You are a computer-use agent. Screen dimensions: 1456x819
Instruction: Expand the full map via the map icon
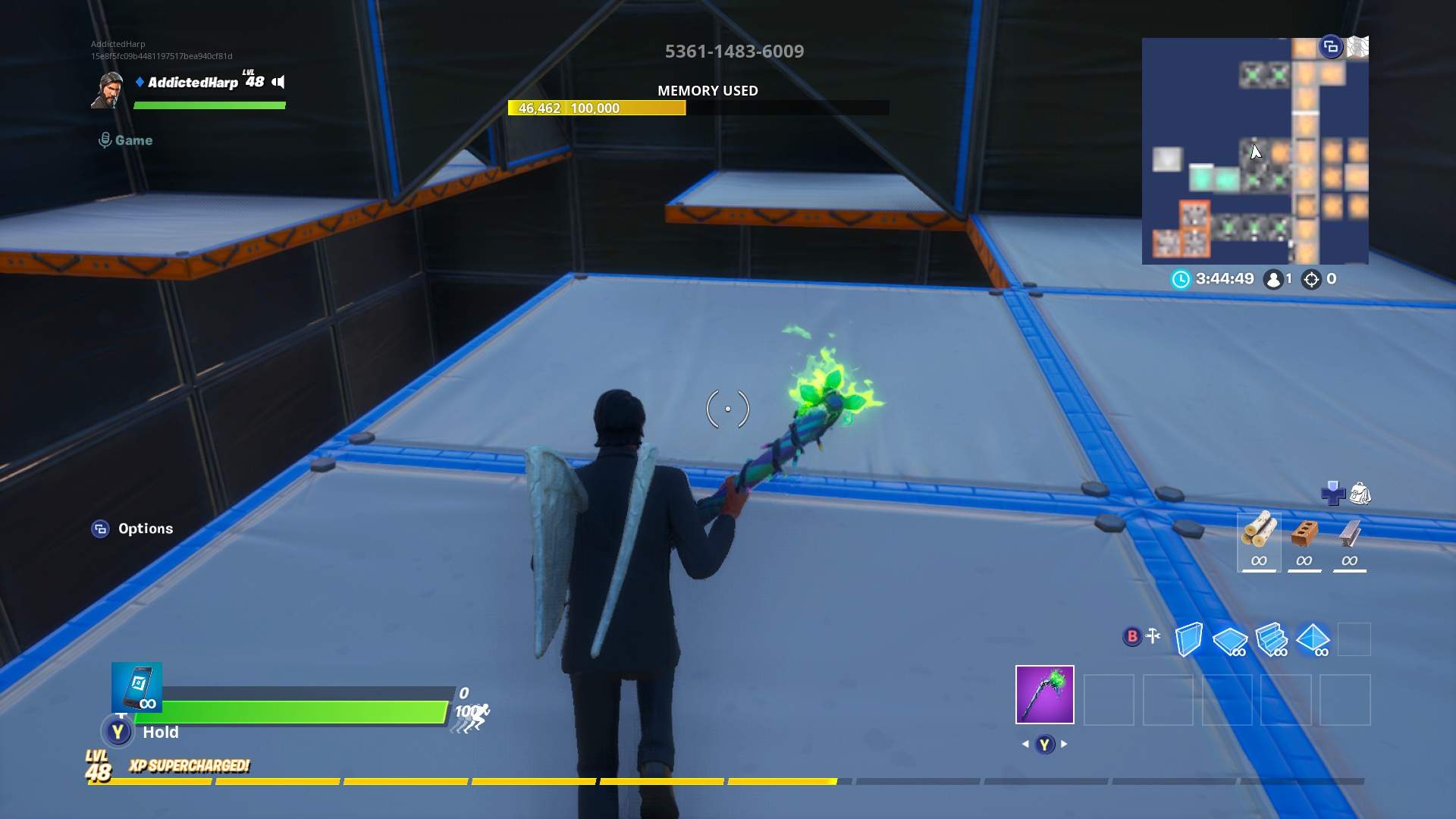1357,45
